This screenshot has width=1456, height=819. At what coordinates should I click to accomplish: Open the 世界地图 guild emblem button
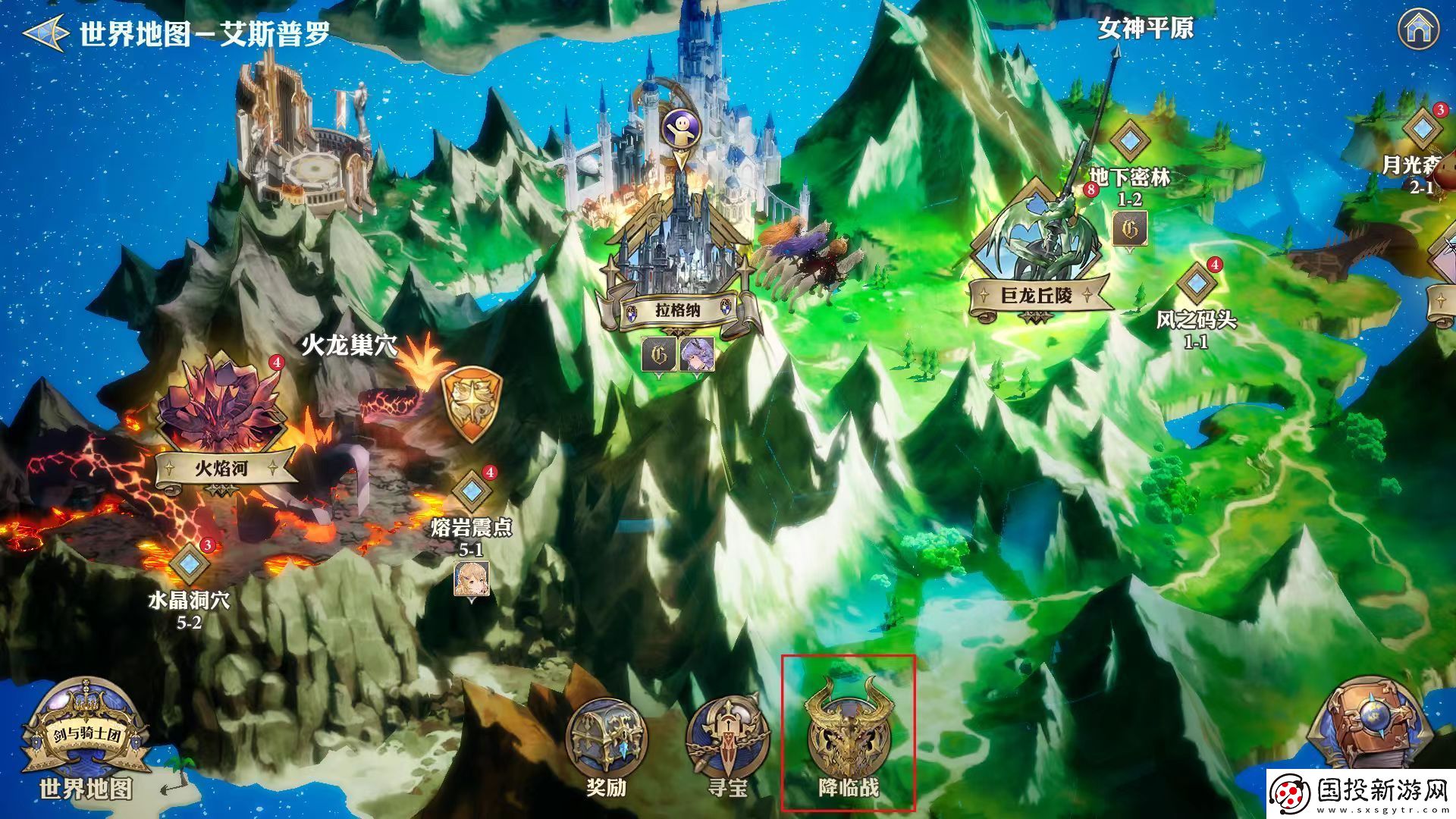85,741
